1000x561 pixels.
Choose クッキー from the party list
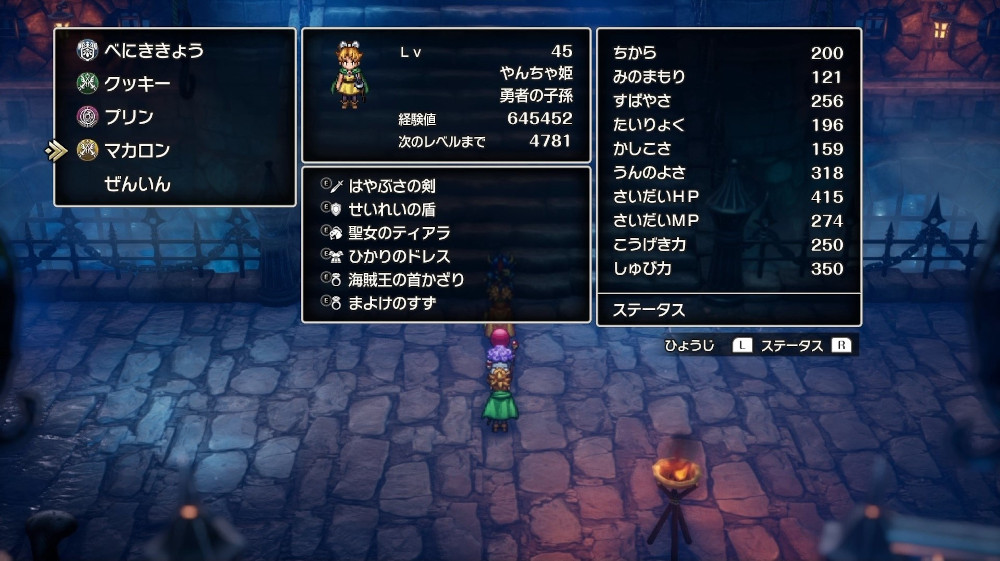click(137, 84)
